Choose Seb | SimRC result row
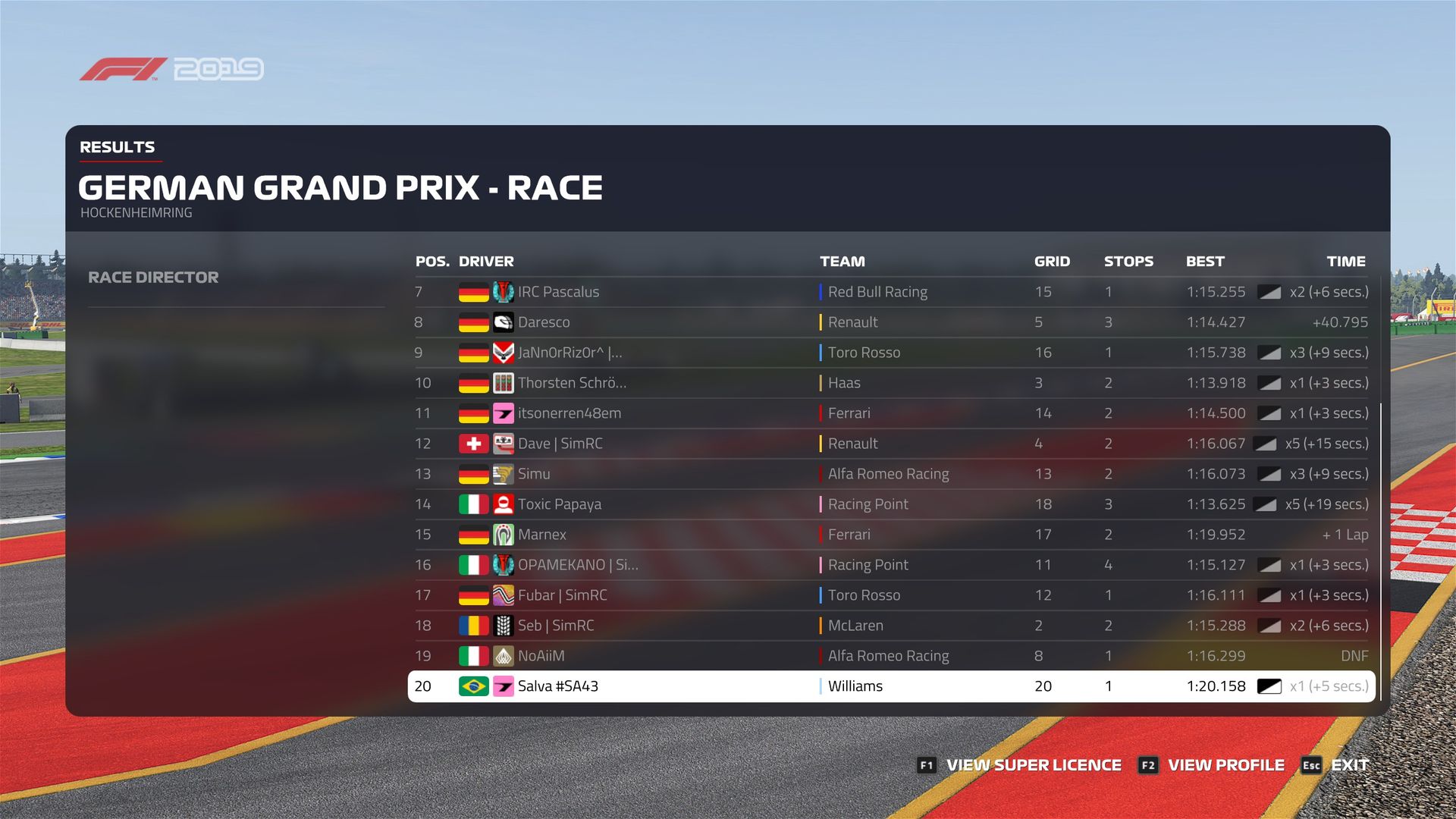This screenshot has height=819, width=1456. tap(891, 626)
